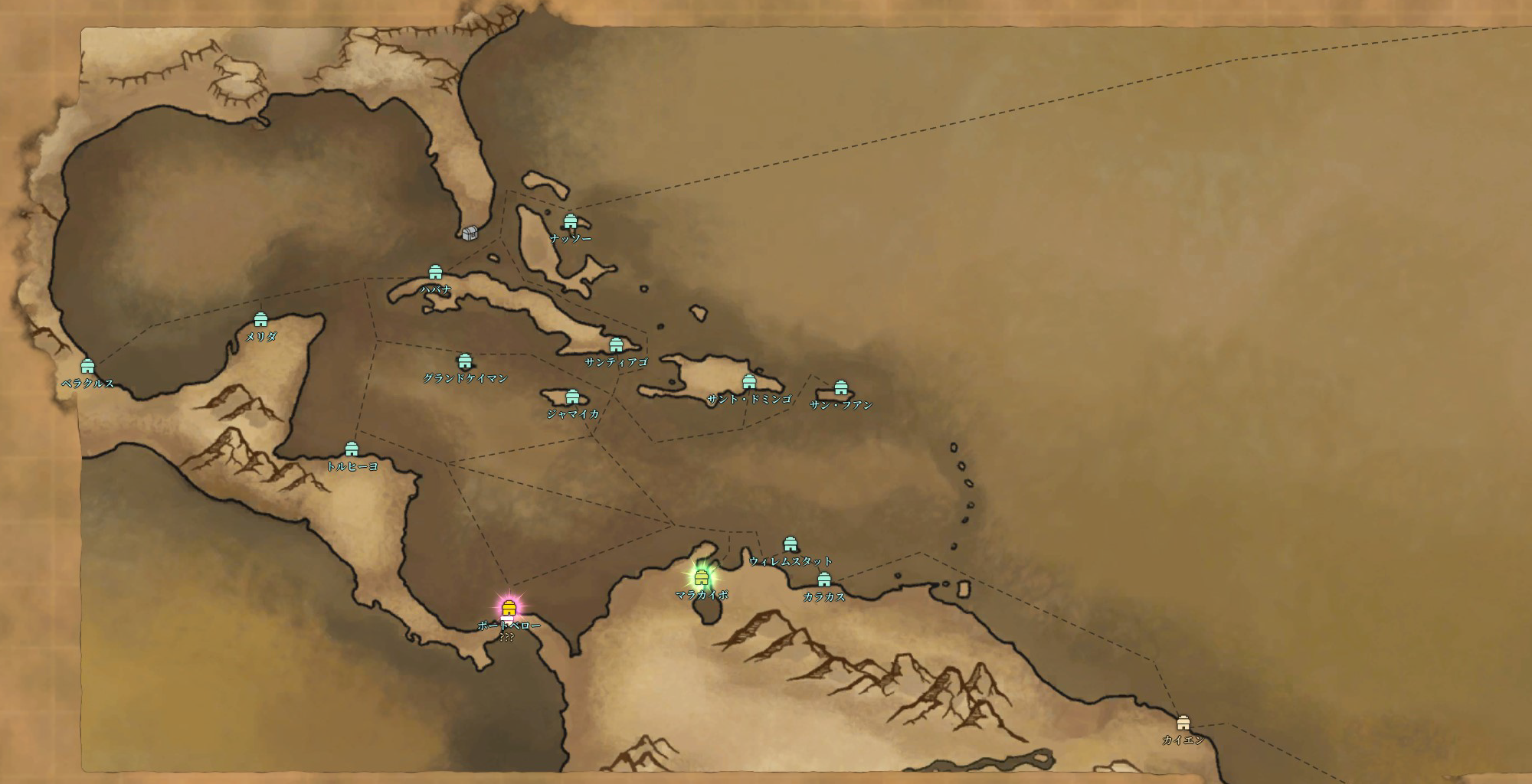Choose the ジャマイカ port icon

click(x=572, y=397)
